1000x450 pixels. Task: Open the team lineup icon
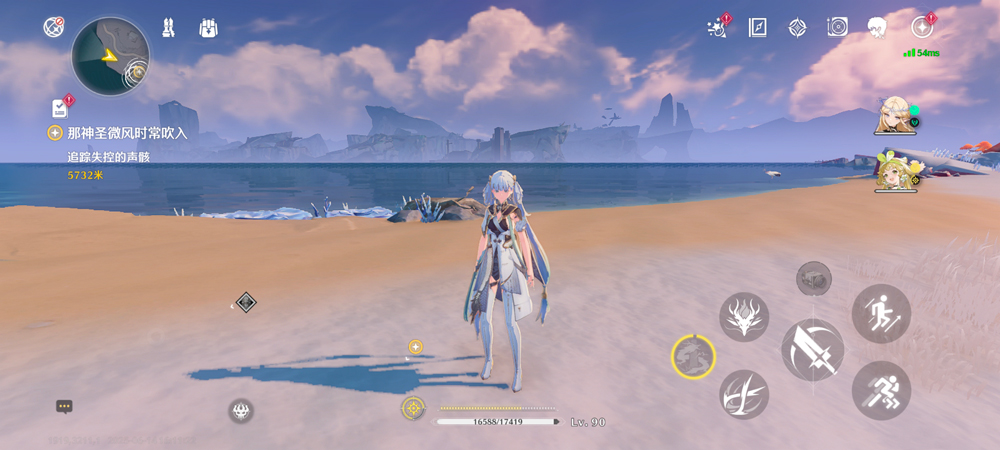click(x=169, y=27)
